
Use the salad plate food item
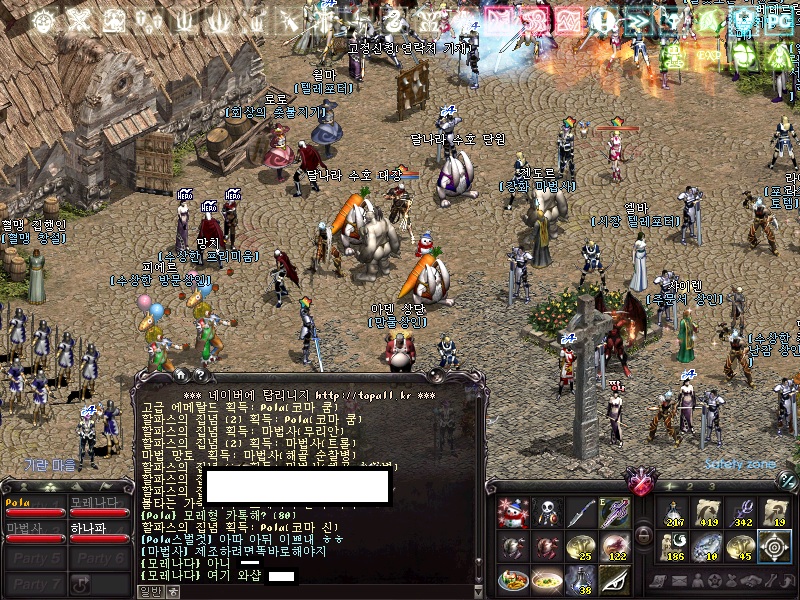[512, 580]
